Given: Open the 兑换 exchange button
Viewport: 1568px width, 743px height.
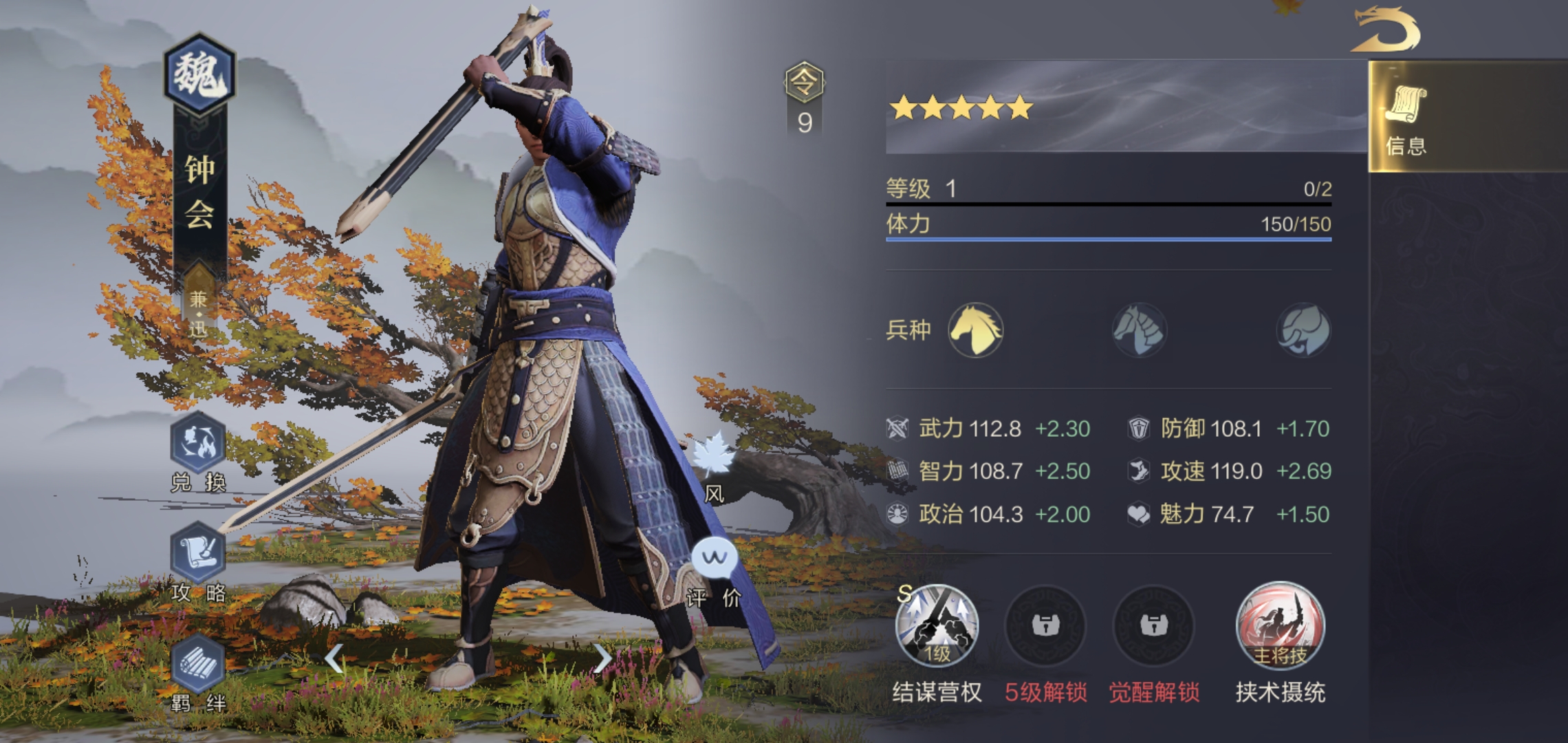Looking at the screenshot, I should point(198,444).
